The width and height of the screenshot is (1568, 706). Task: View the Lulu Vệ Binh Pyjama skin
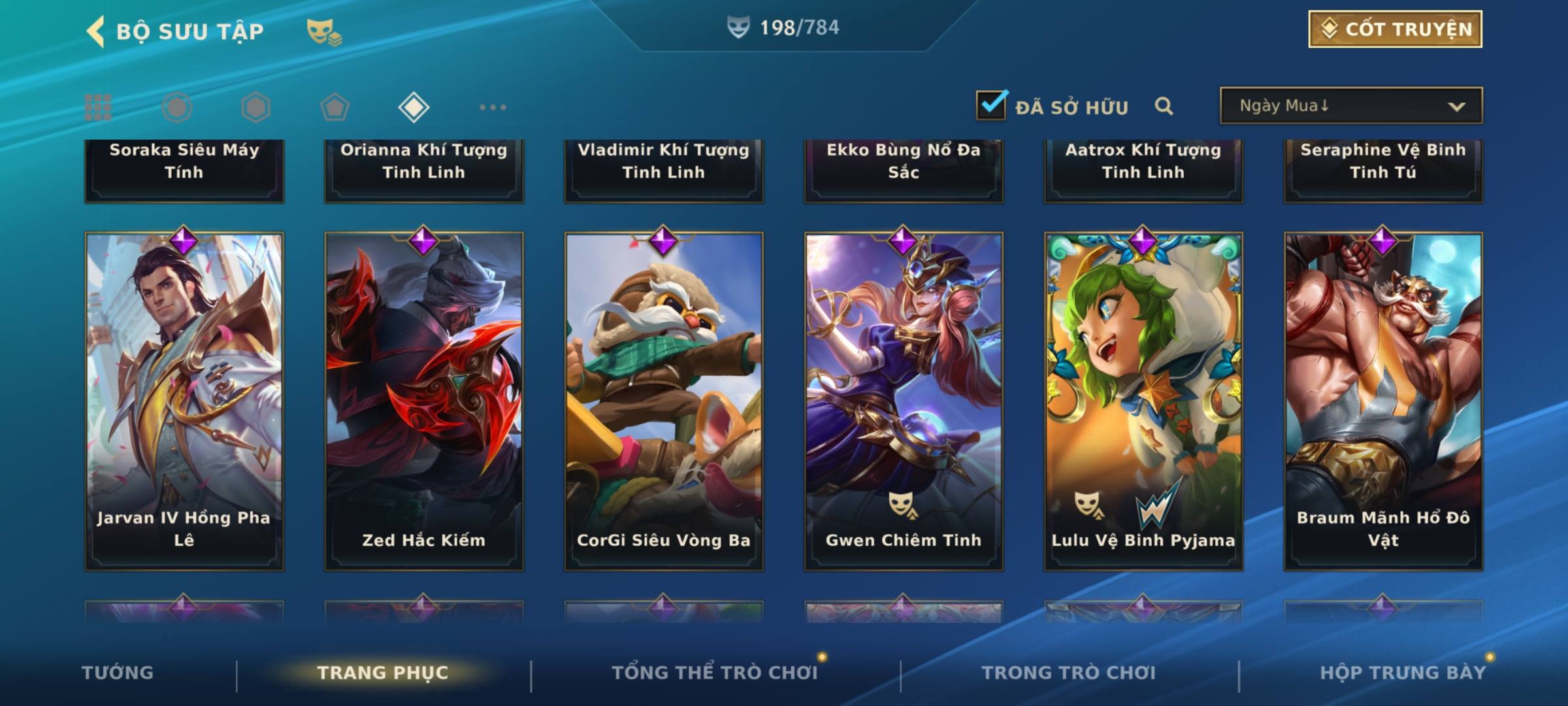(1143, 401)
